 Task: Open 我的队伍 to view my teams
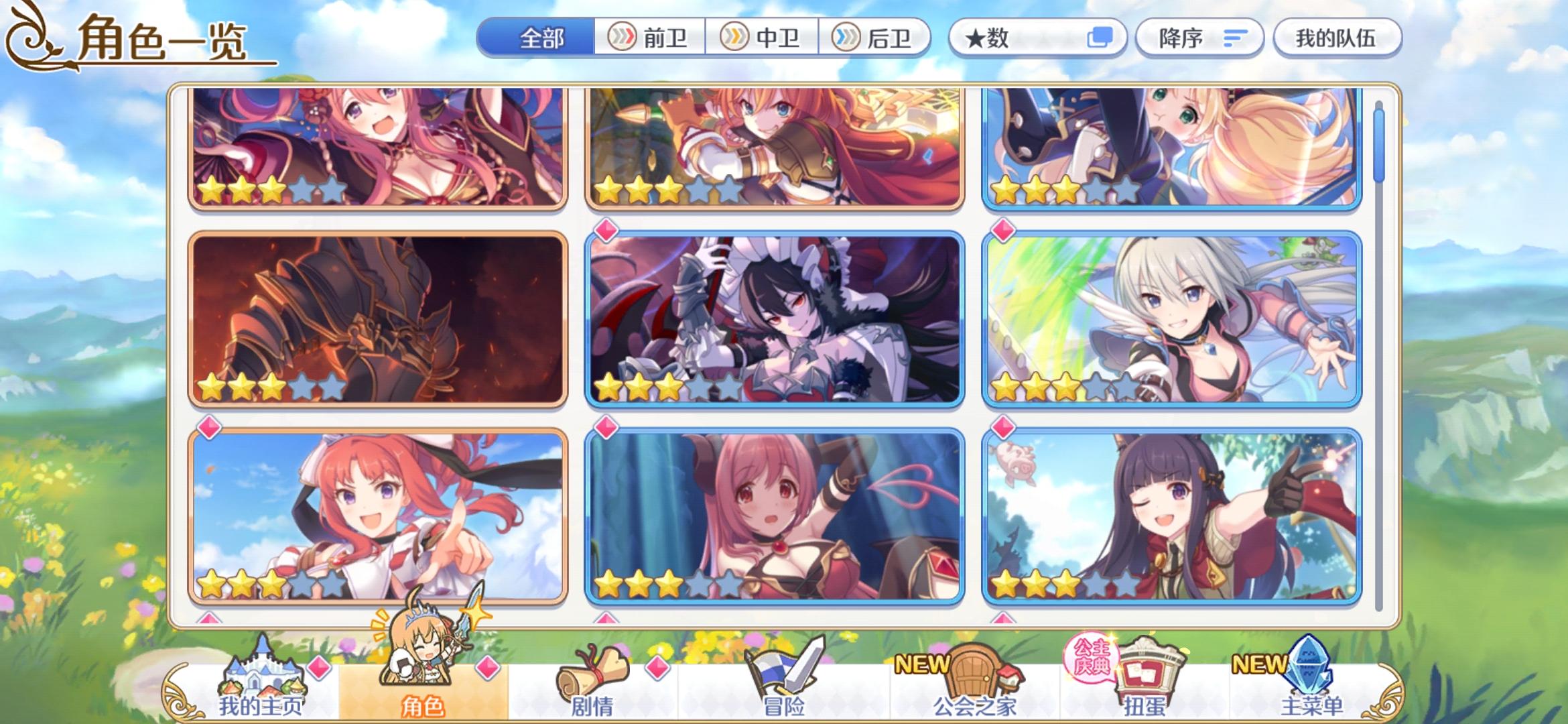coord(1337,38)
